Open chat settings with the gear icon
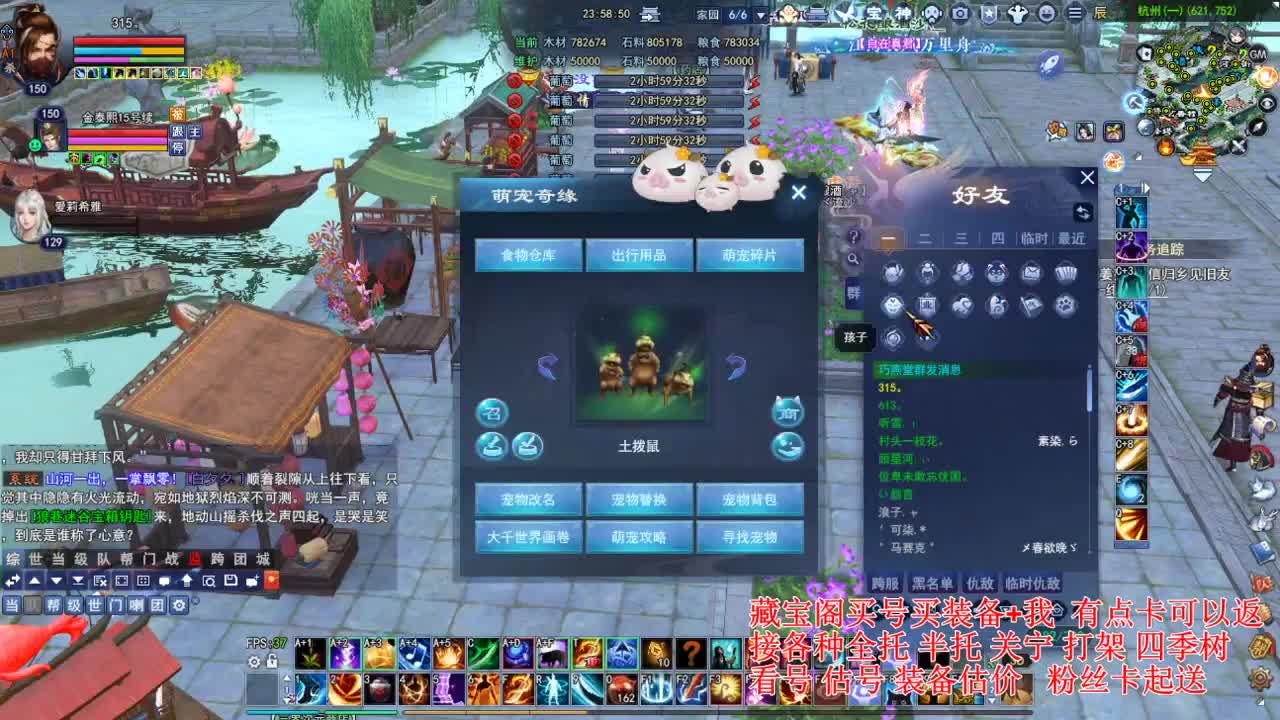 179,605
